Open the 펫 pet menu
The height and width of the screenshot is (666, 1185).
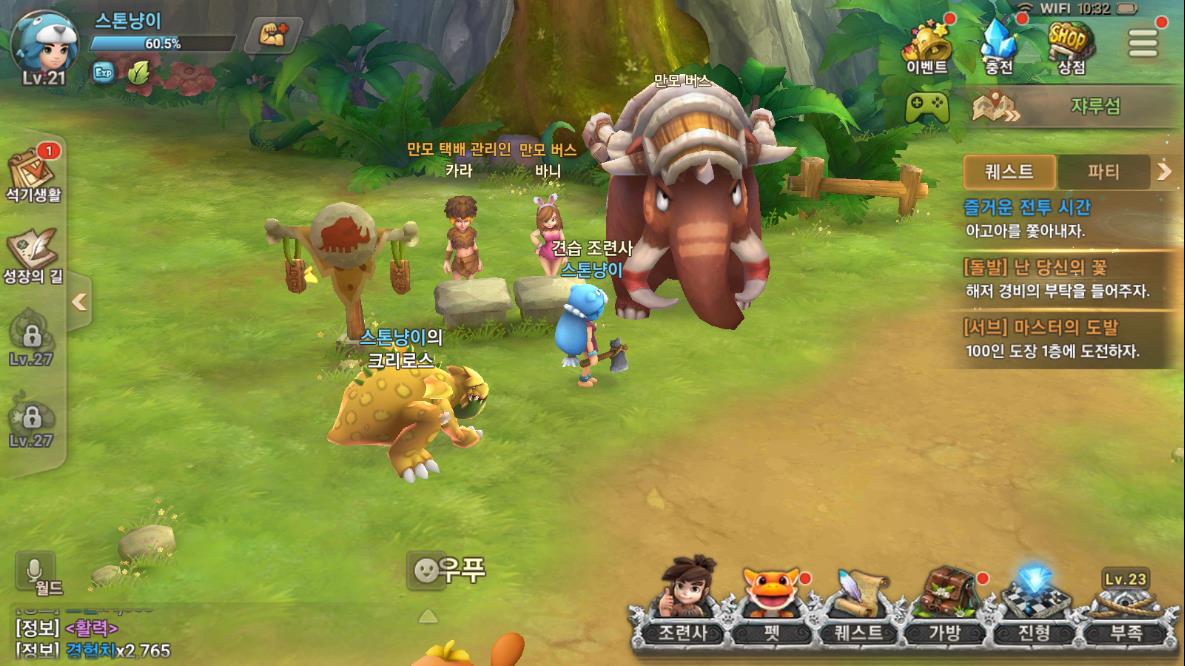(x=771, y=607)
